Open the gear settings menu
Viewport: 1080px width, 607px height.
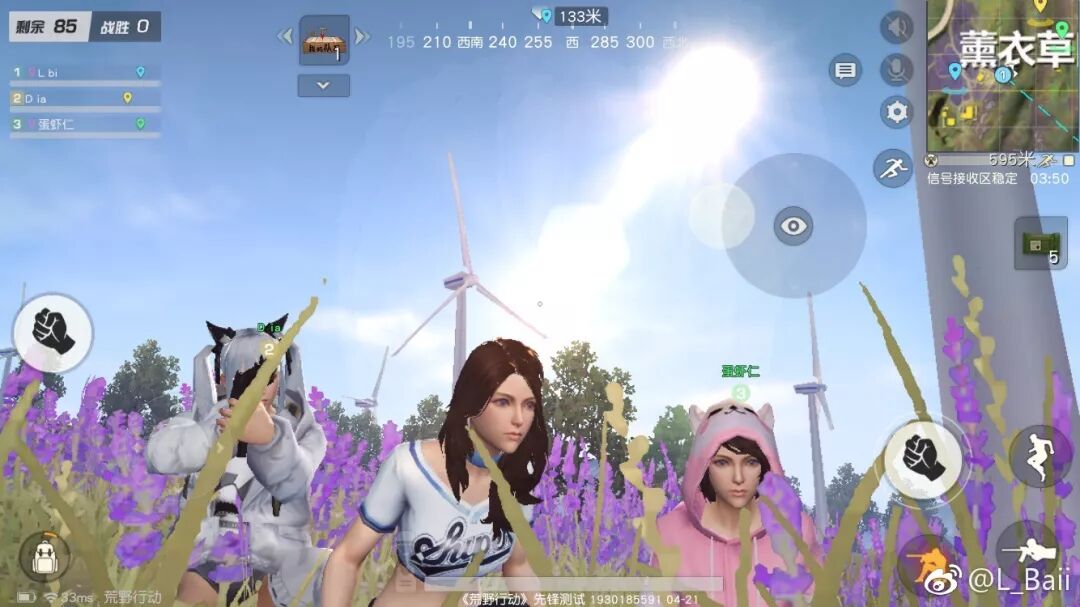pos(896,112)
